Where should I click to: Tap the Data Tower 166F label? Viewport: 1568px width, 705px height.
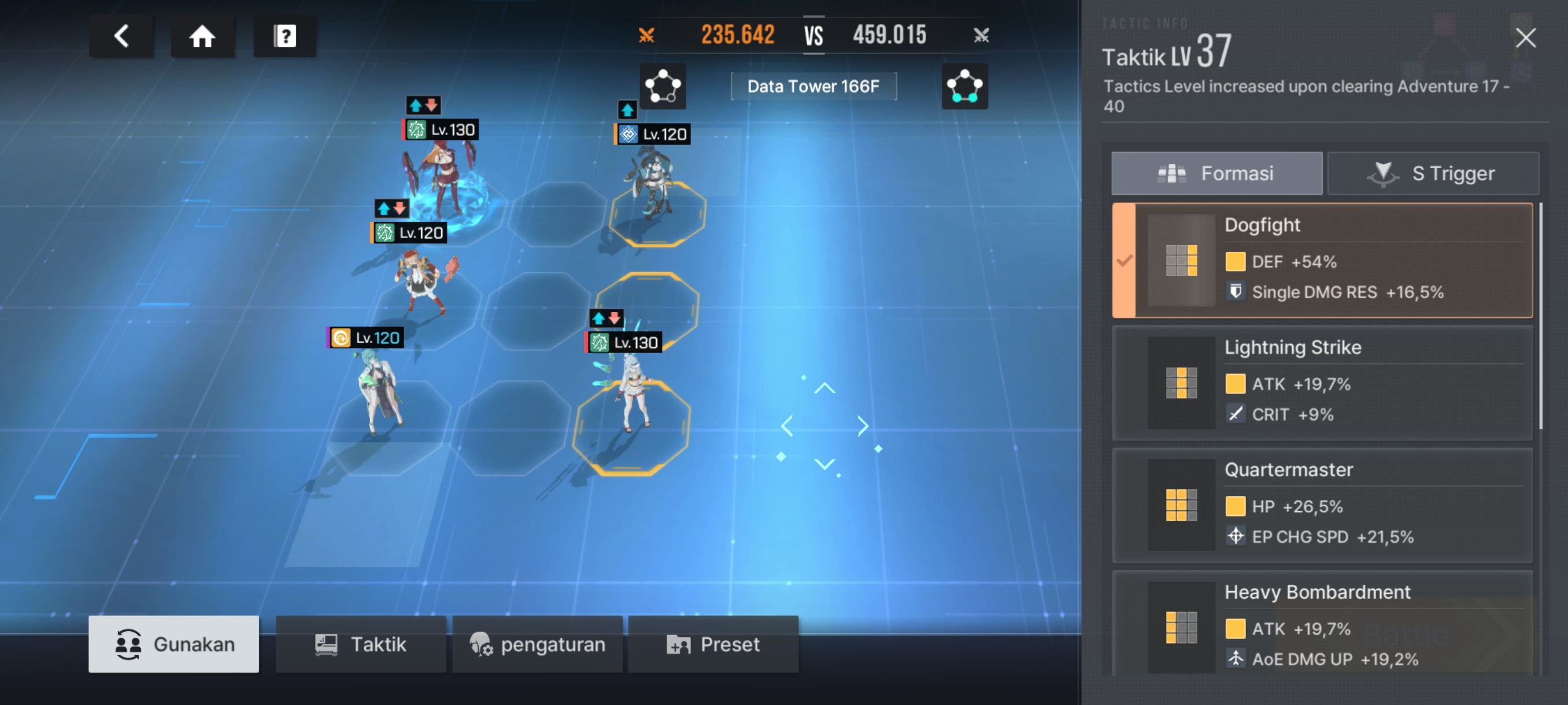tap(812, 86)
